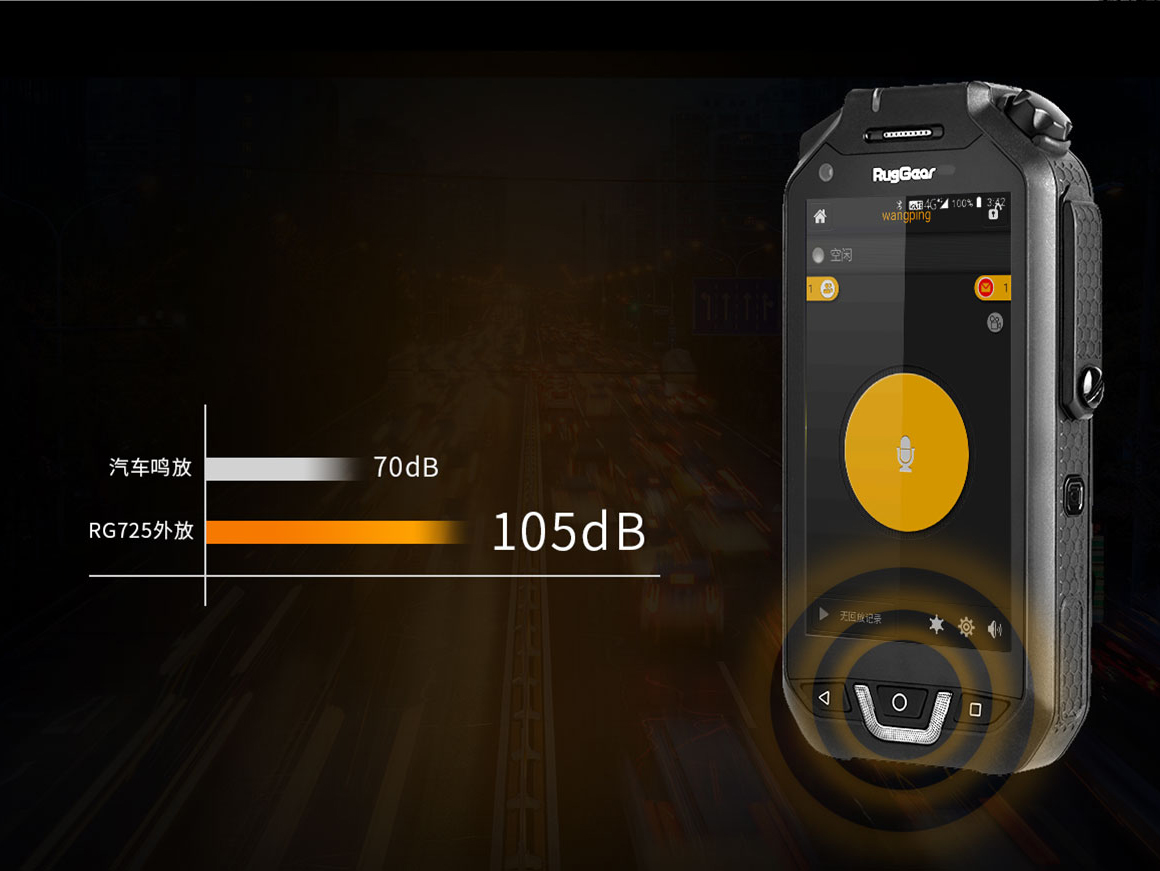Select the star icon in the bottom bar
This screenshot has width=1160, height=871.
click(x=936, y=625)
